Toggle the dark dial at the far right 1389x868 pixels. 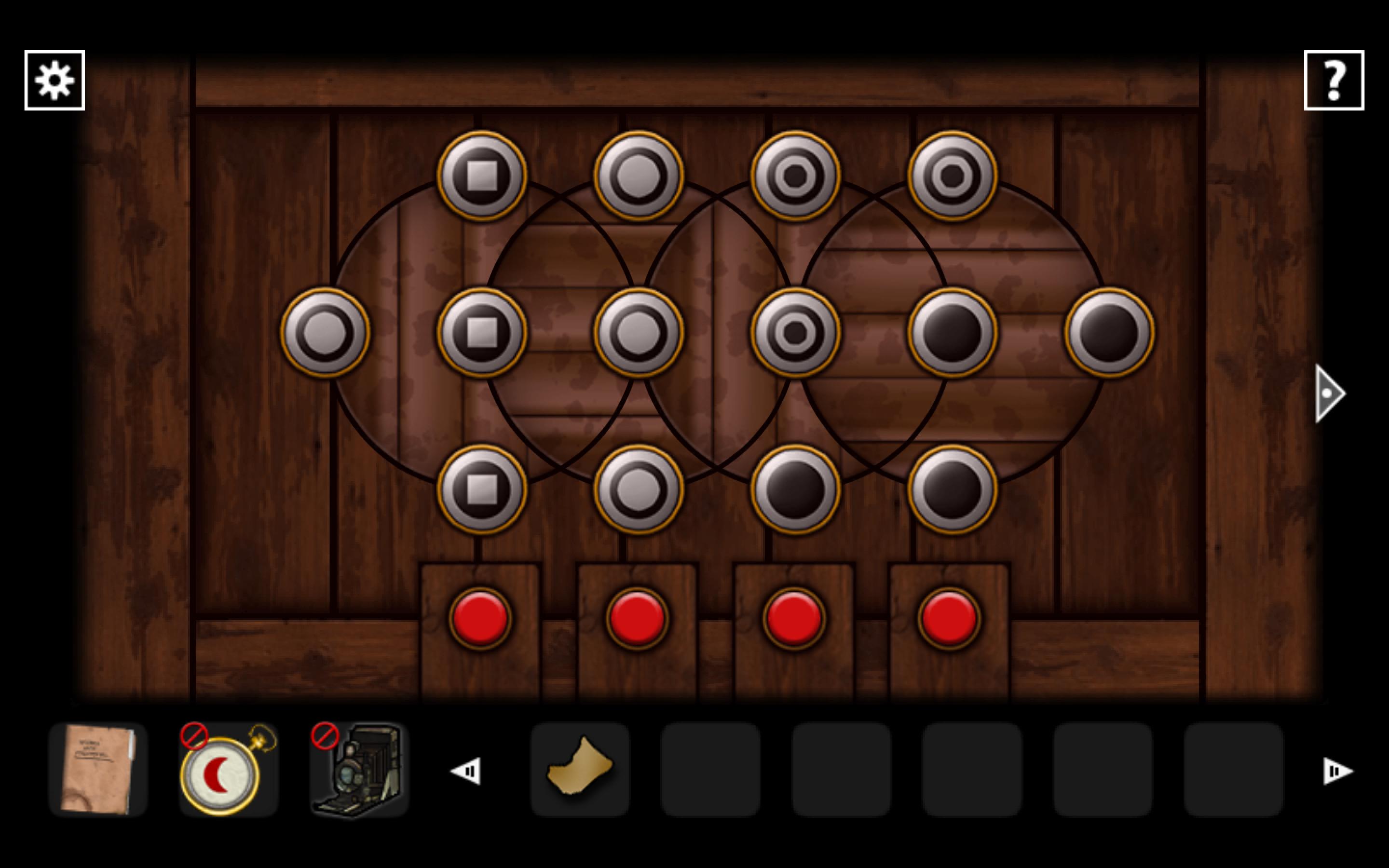click(1108, 333)
